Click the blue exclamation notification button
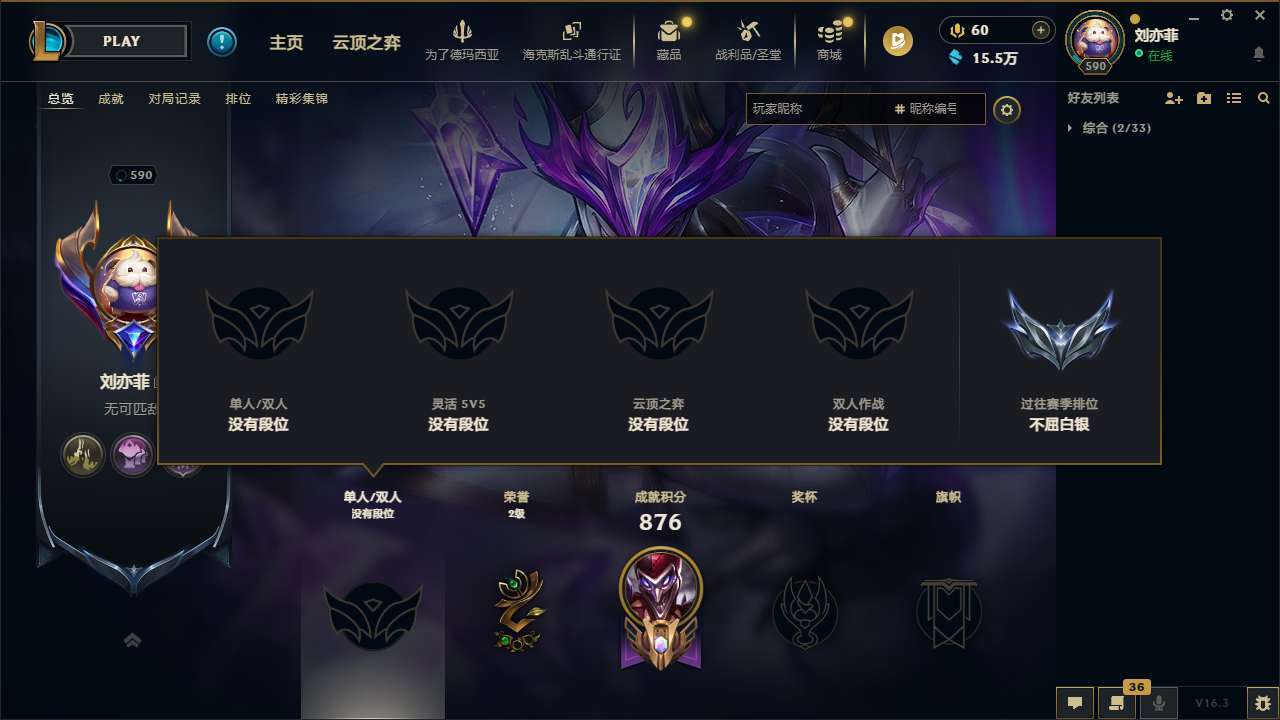This screenshot has width=1280, height=720. pos(222,41)
